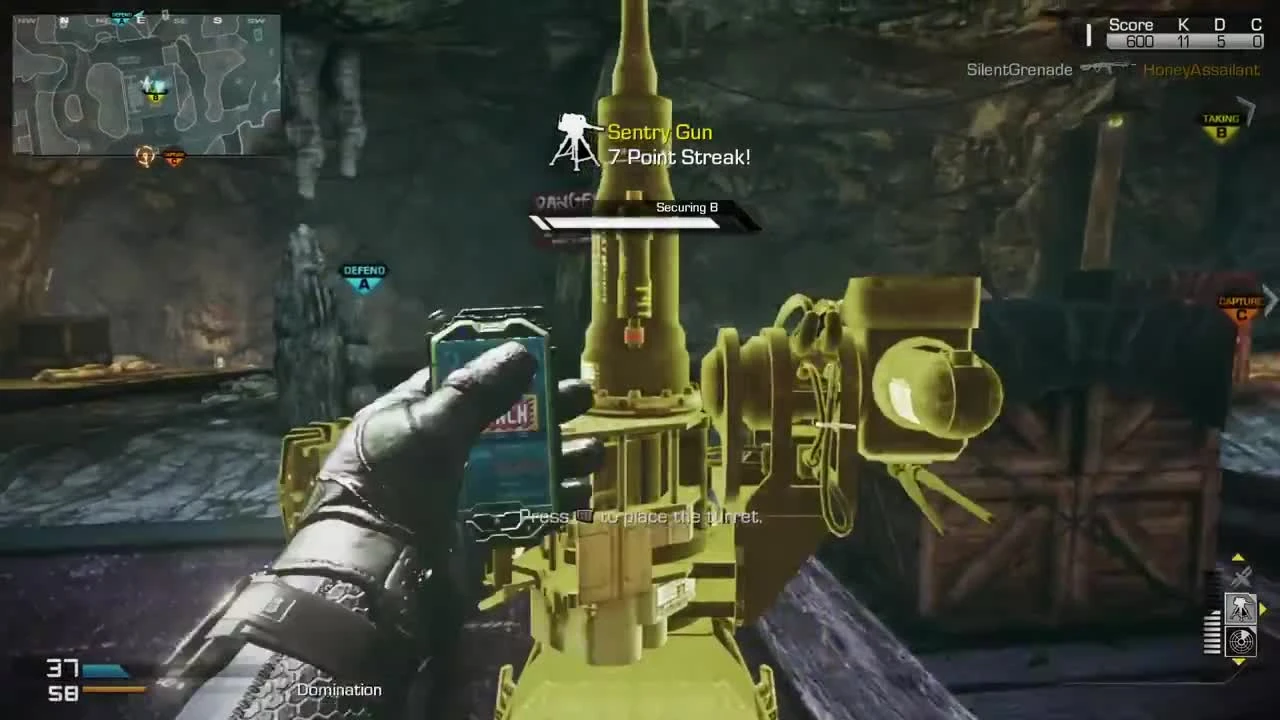The width and height of the screenshot is (1280, 720).
Task: Select the Domination game mode label
Action: [x=338, y=690]
